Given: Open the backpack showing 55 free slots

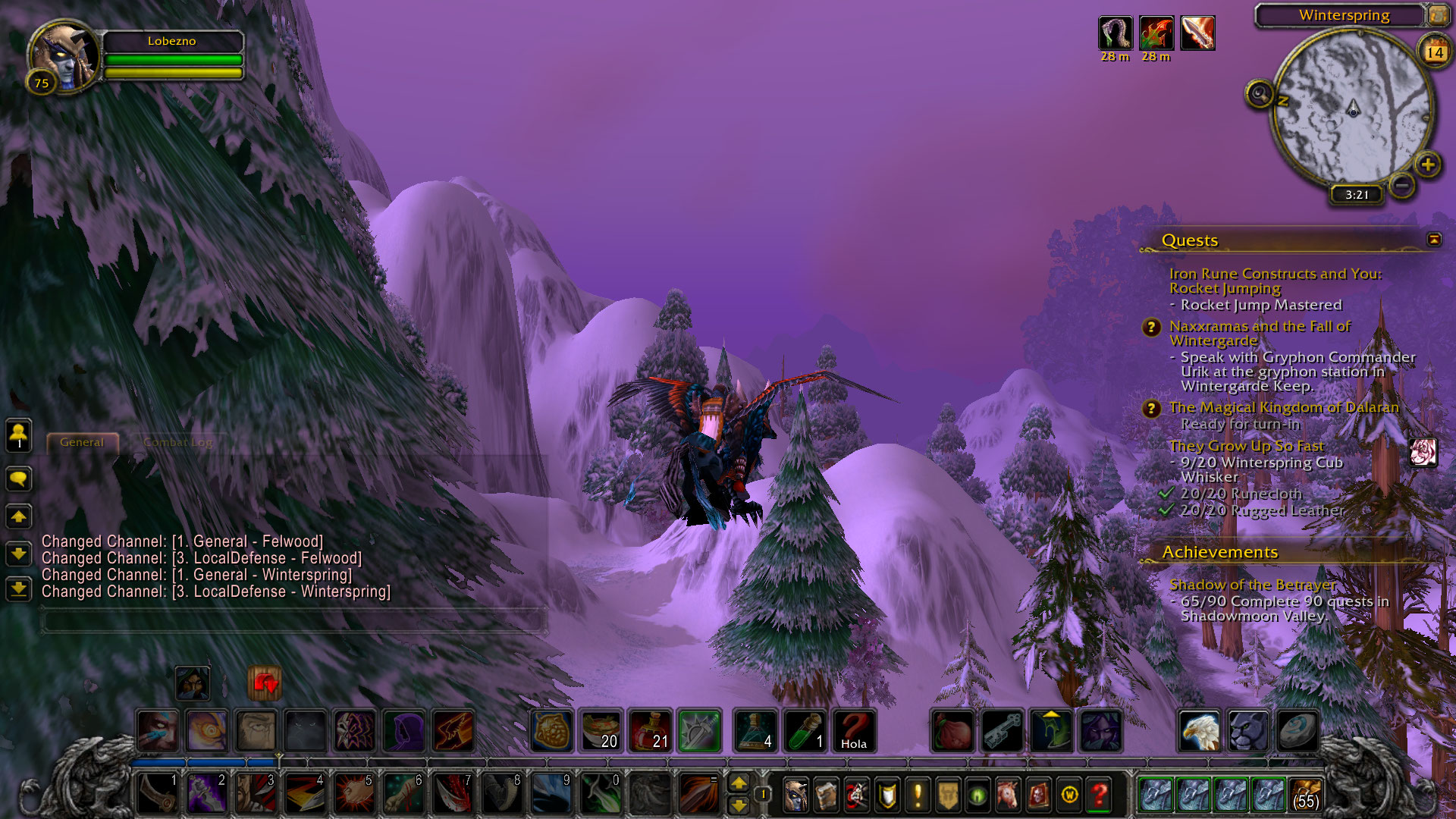Looking at the screenshot, I should 1304,795.
